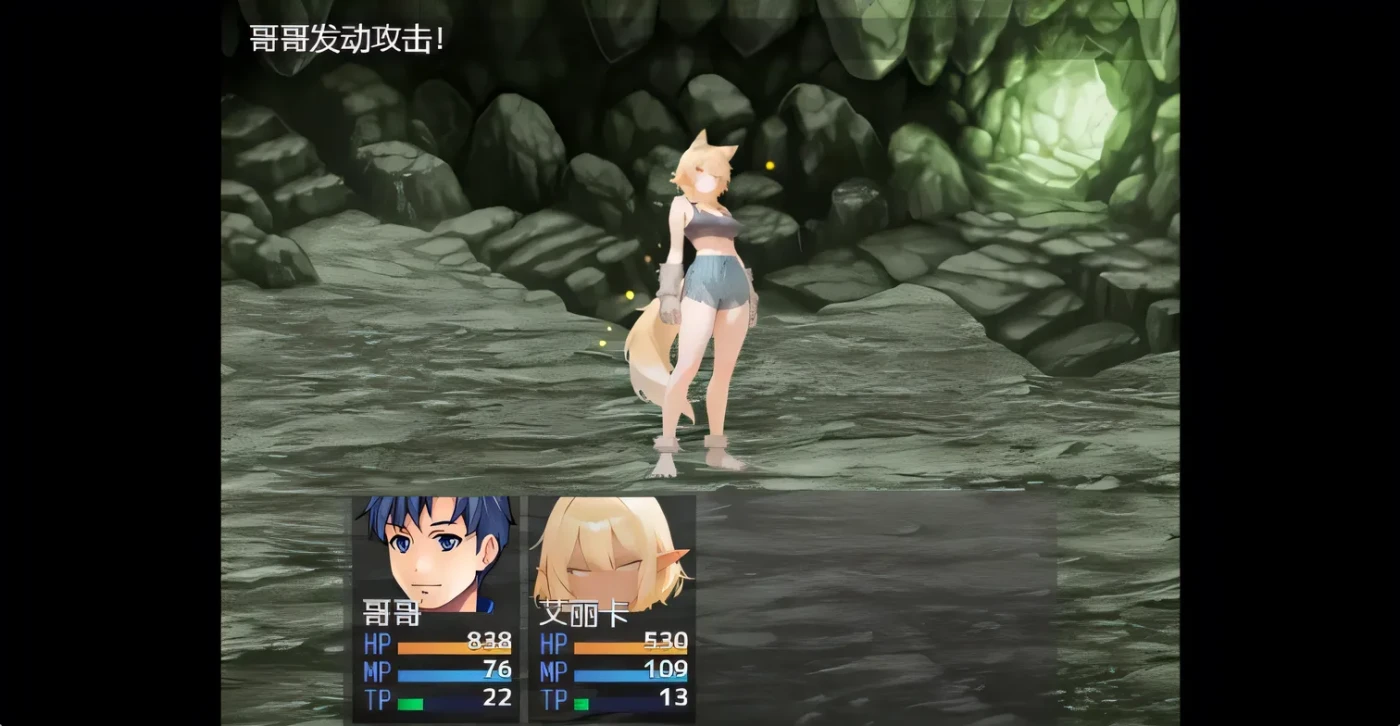This screenshot has height=726, width=1400.
Task: Click the TP label on 艾丽卡's status panel
Action: point(557,699)
